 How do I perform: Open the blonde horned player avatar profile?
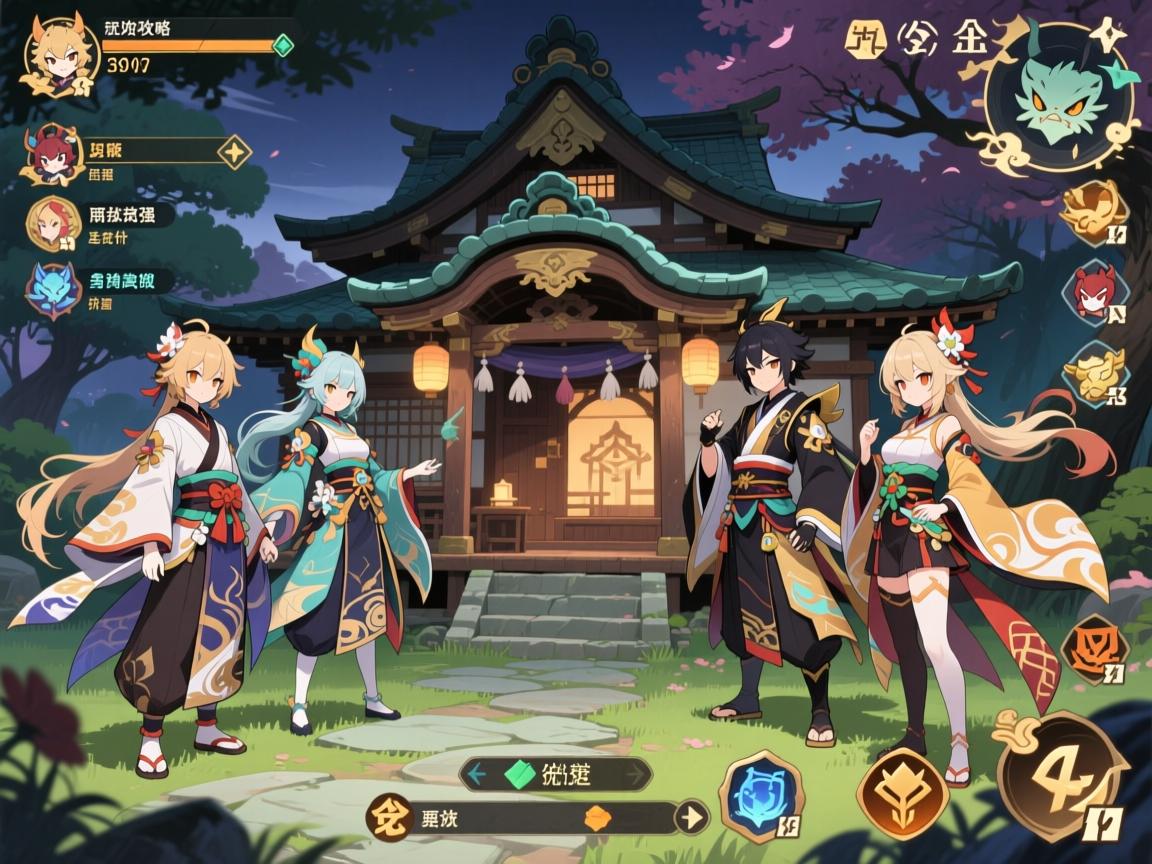point(60,53)
